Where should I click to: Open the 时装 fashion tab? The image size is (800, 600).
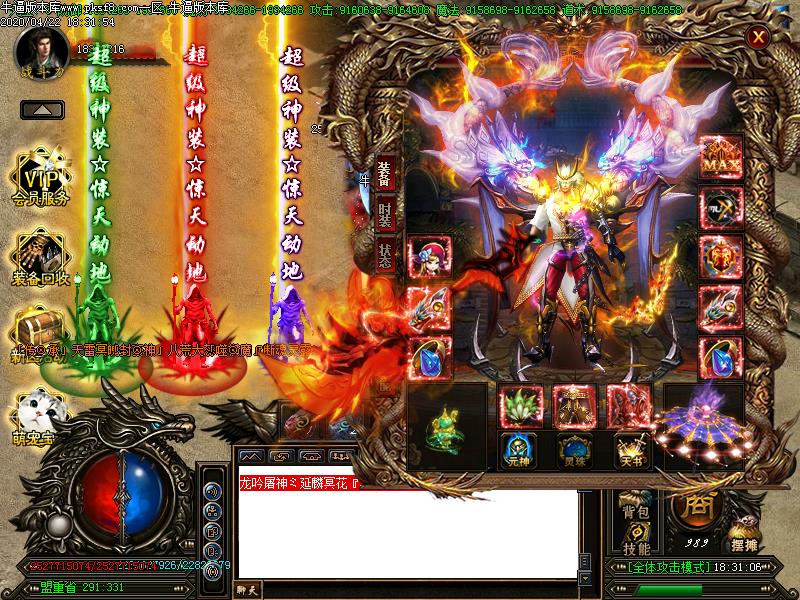pos(386,213)
